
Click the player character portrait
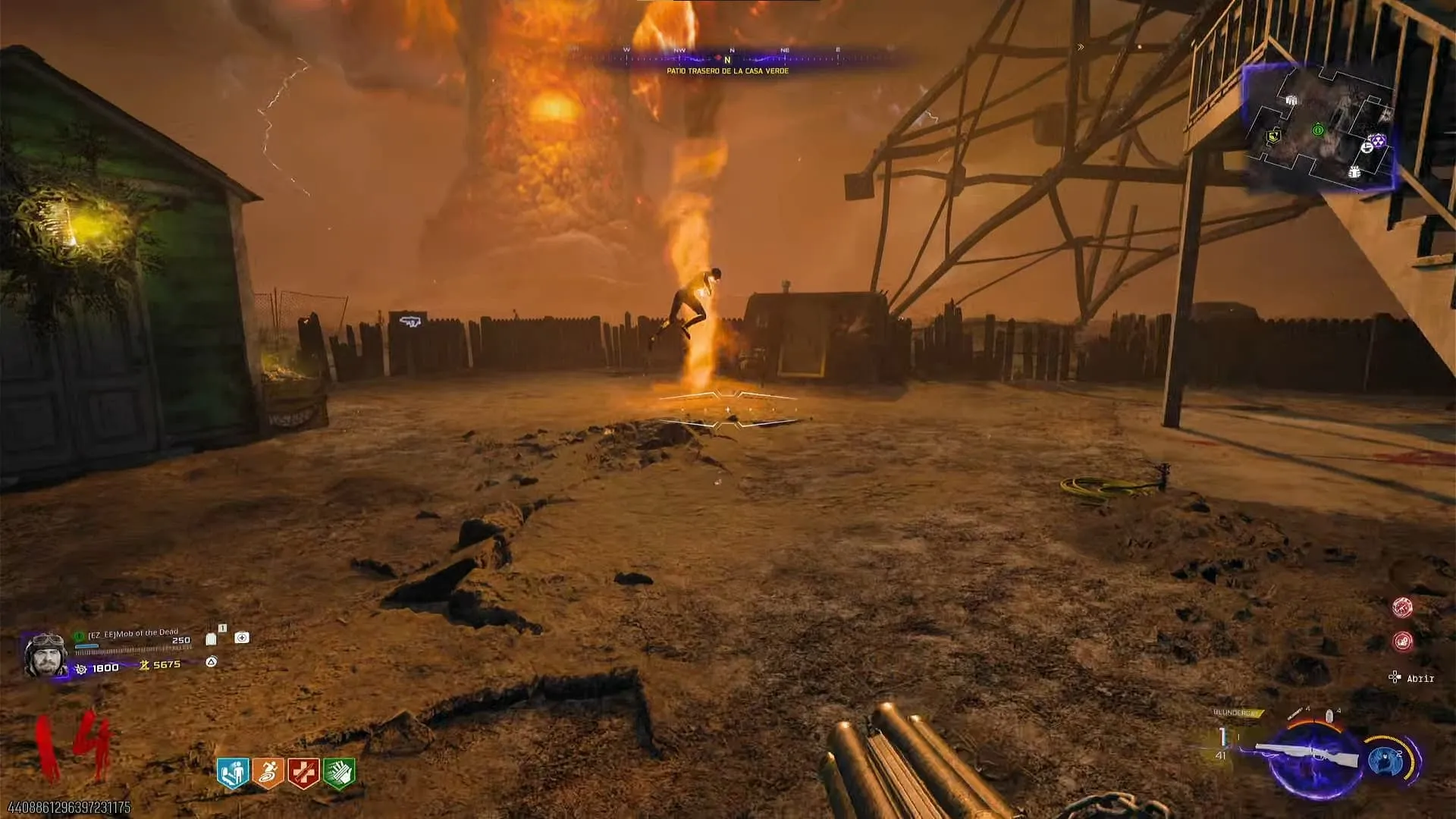(45, 654)
